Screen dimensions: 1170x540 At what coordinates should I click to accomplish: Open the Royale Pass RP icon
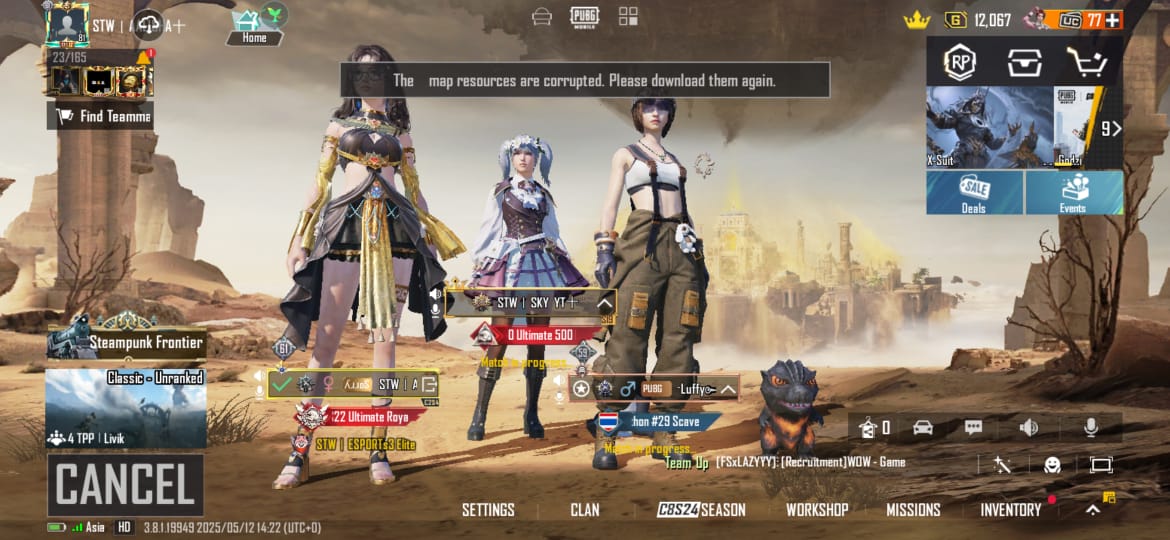(961, 62)
